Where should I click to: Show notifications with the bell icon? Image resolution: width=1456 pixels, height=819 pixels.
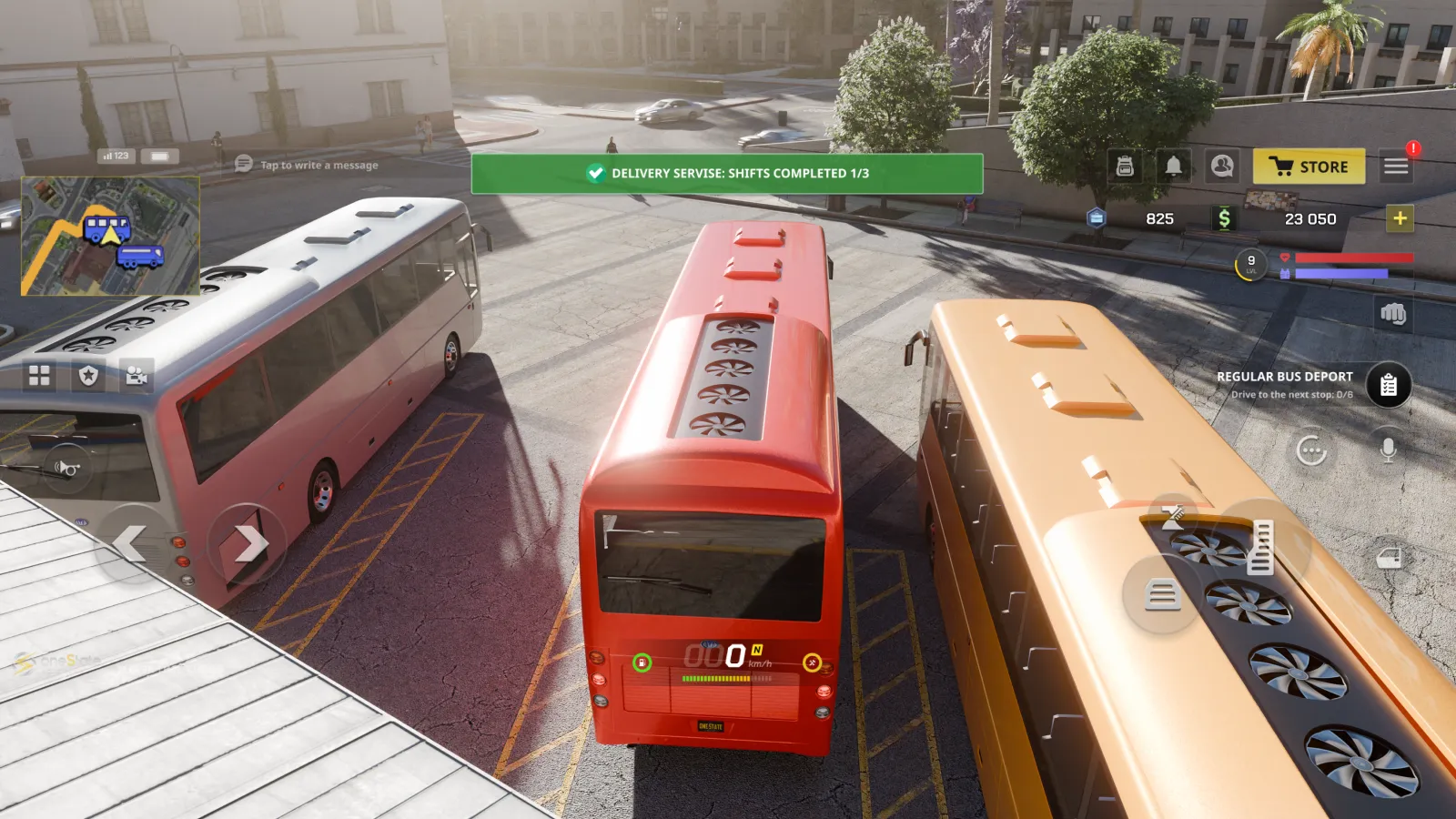(1174, 167)
